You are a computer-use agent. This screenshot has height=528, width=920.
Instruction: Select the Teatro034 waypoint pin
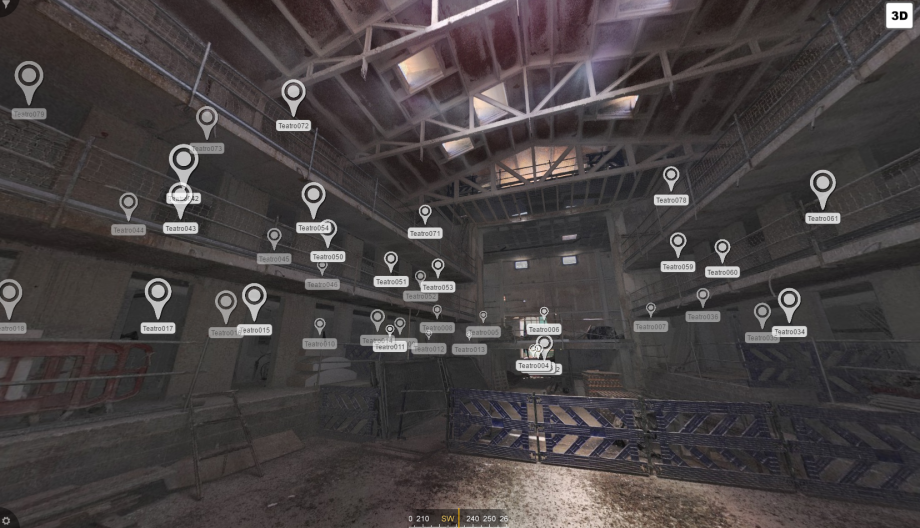click(789, 302)
